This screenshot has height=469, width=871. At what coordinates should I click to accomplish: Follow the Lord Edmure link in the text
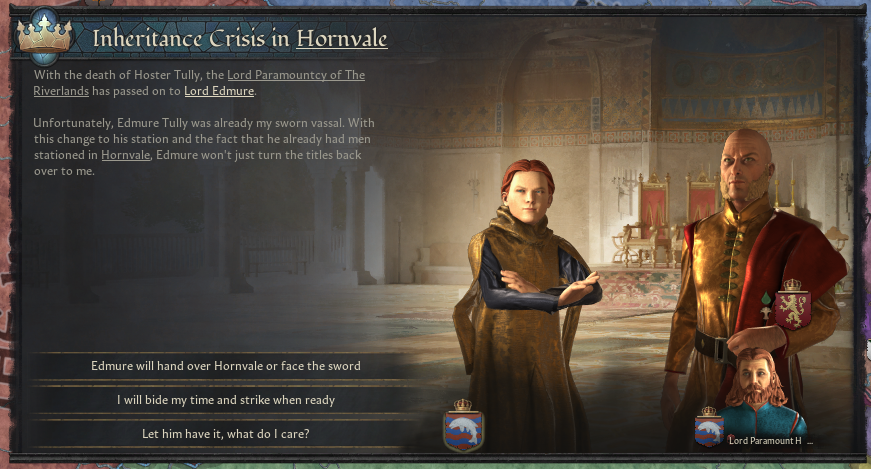coord(220,92)
